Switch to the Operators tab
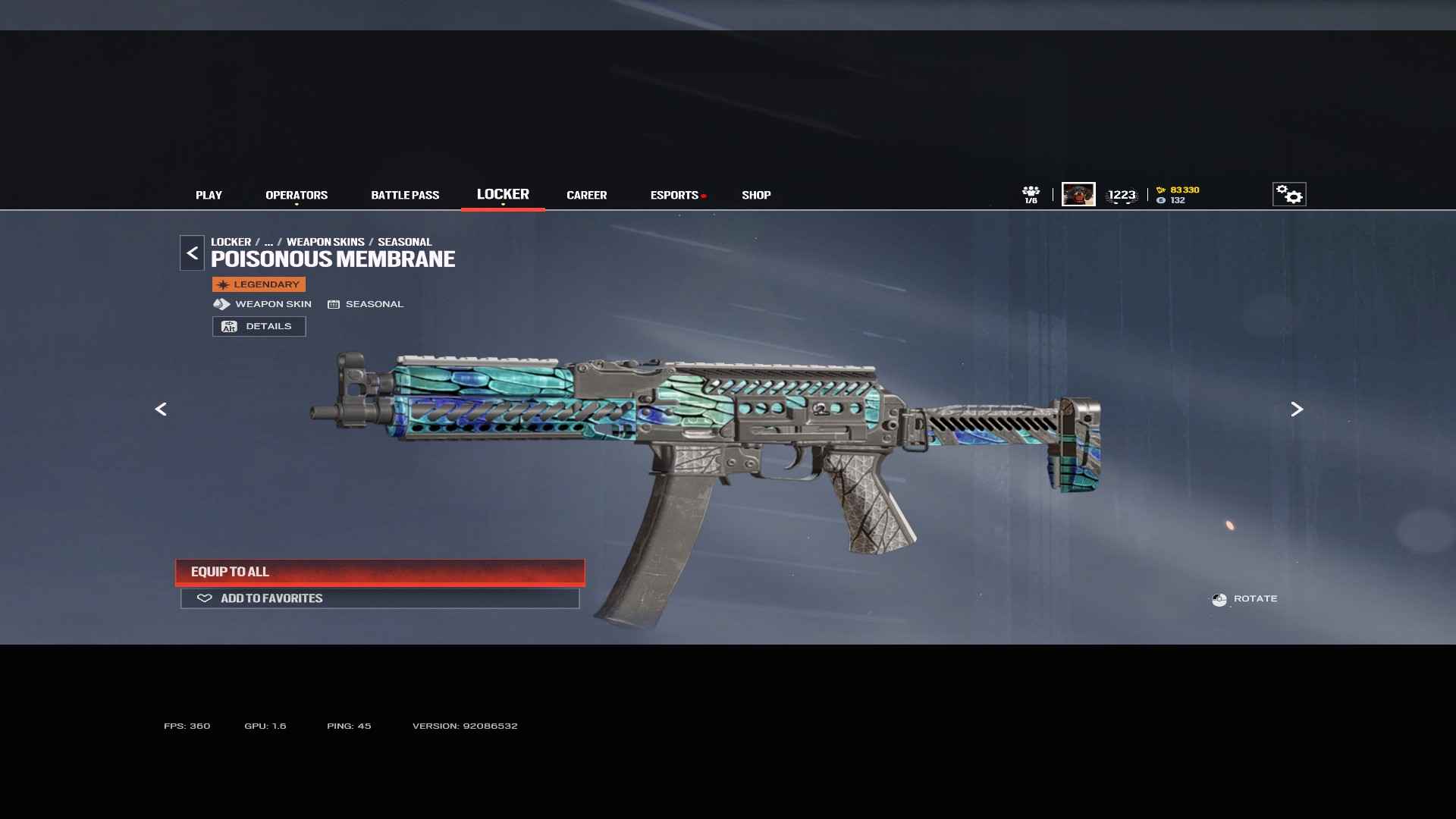The height and width of the screenshot is (819, 1456). click(297, 195)
